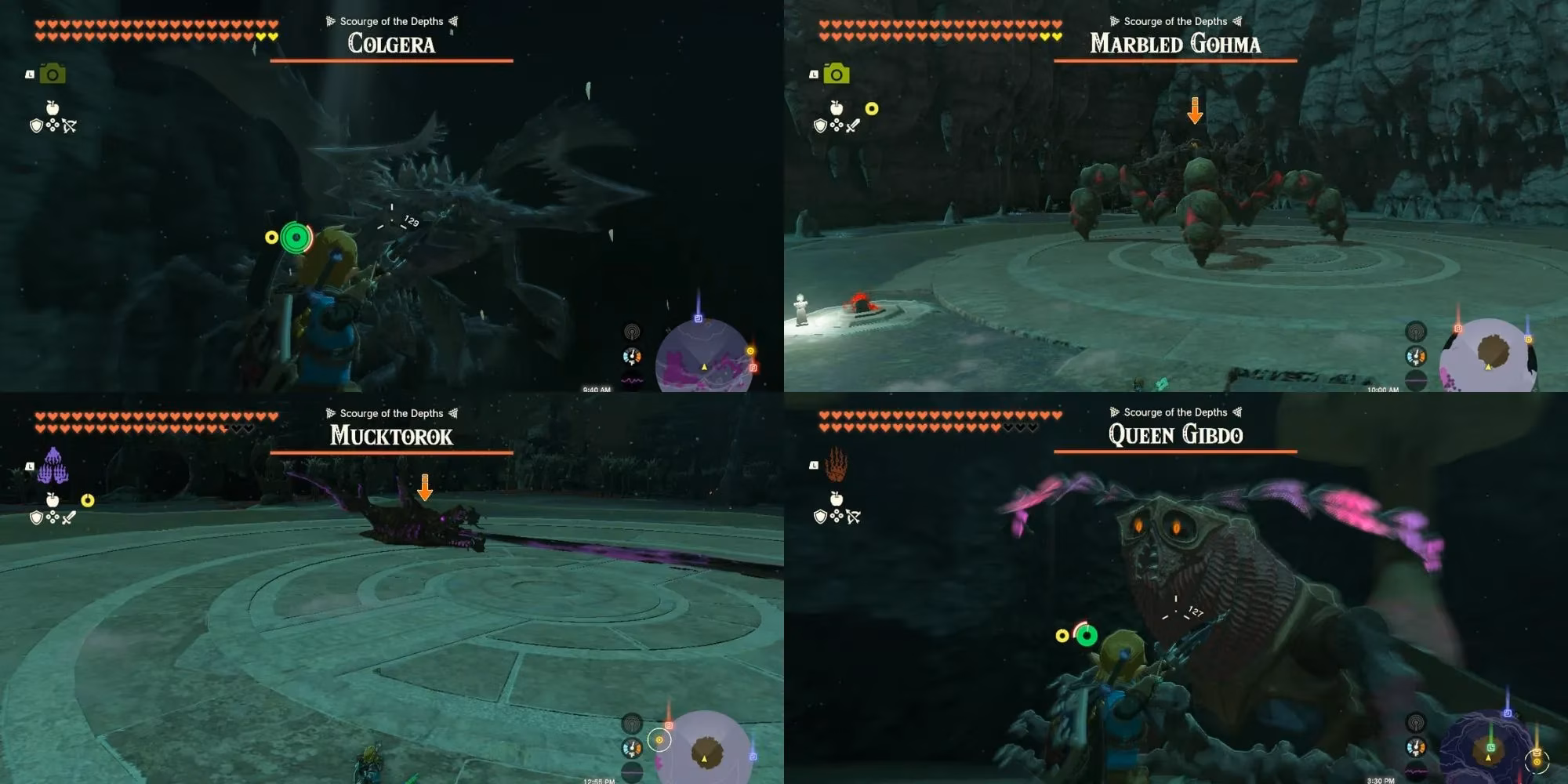This screenshot has width=1568, height=784.
Task: Select the Colgera boss name banner
Action: (x=390, y=45)
